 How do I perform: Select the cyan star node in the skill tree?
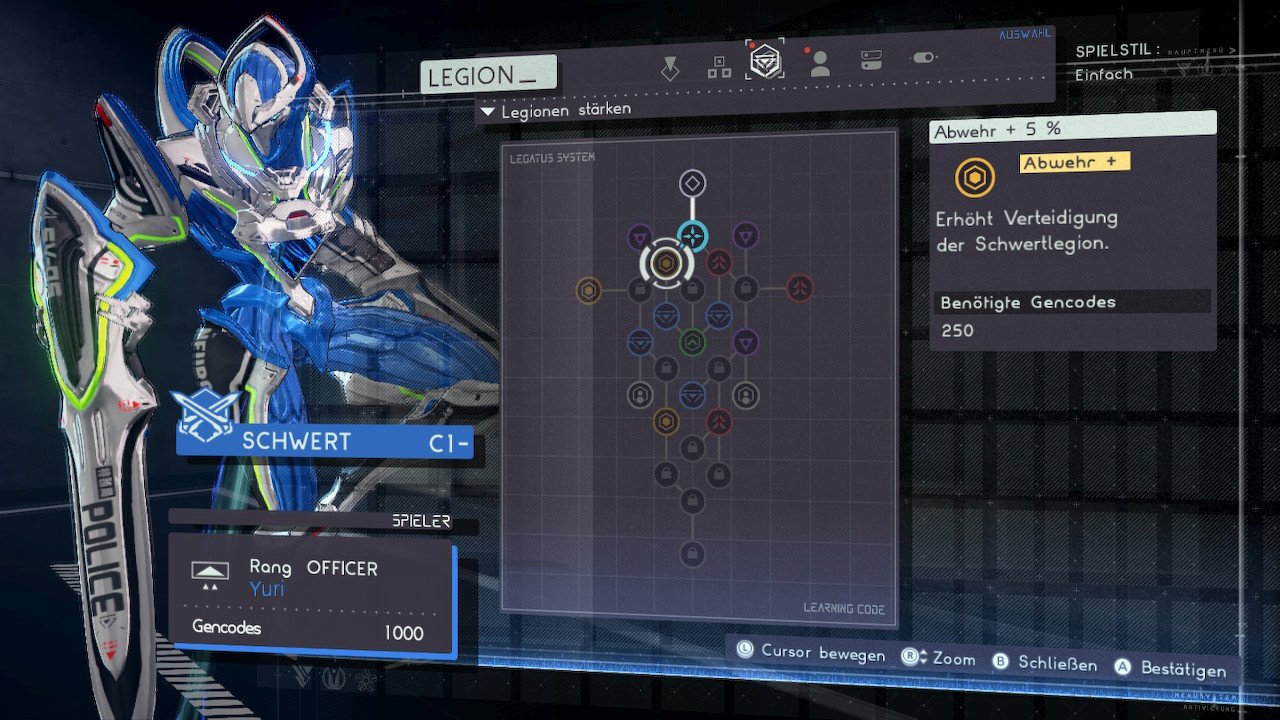click(x=693, y=236)
